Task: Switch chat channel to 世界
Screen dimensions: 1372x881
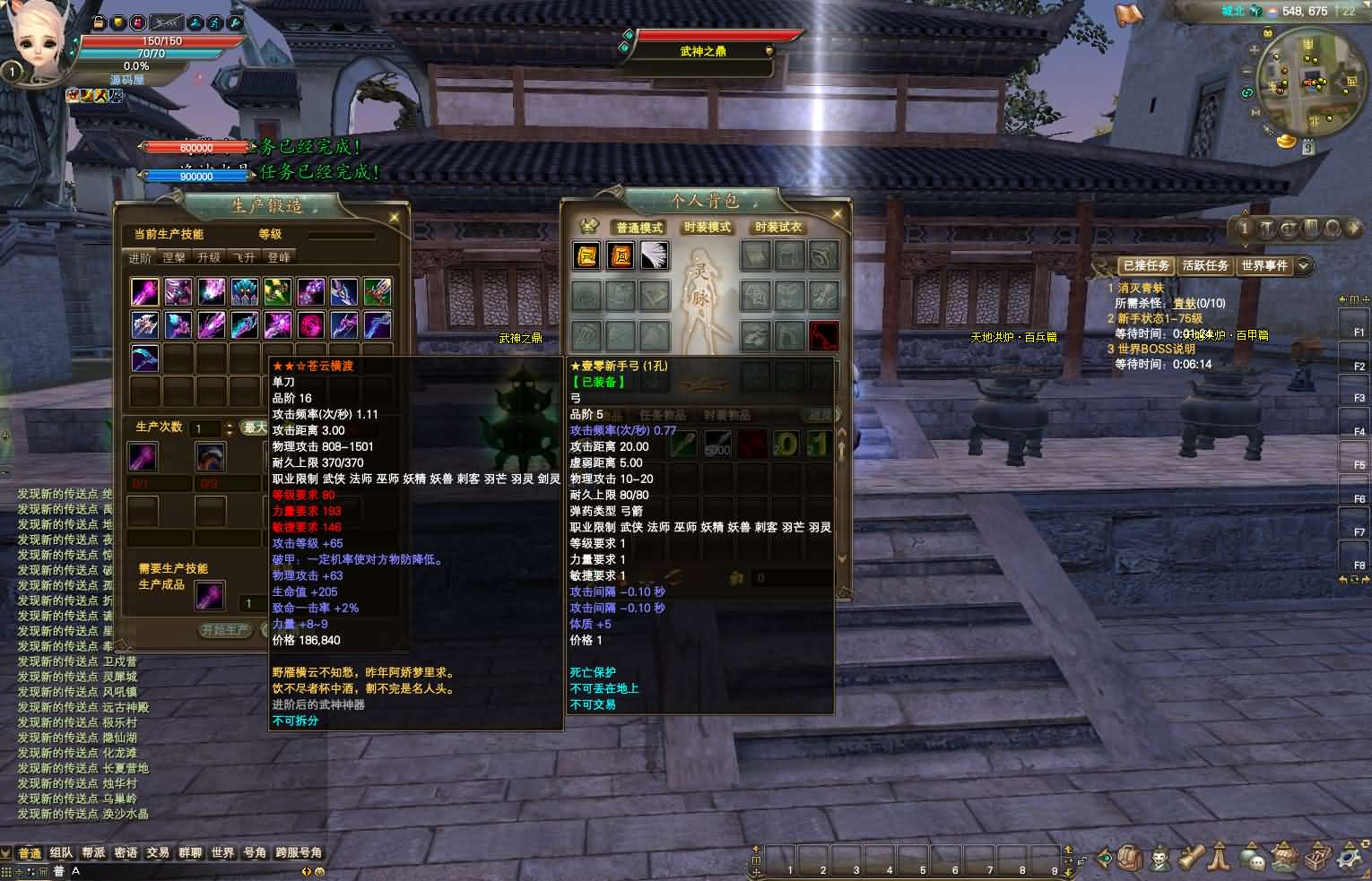Action: [x=222, y=853]
